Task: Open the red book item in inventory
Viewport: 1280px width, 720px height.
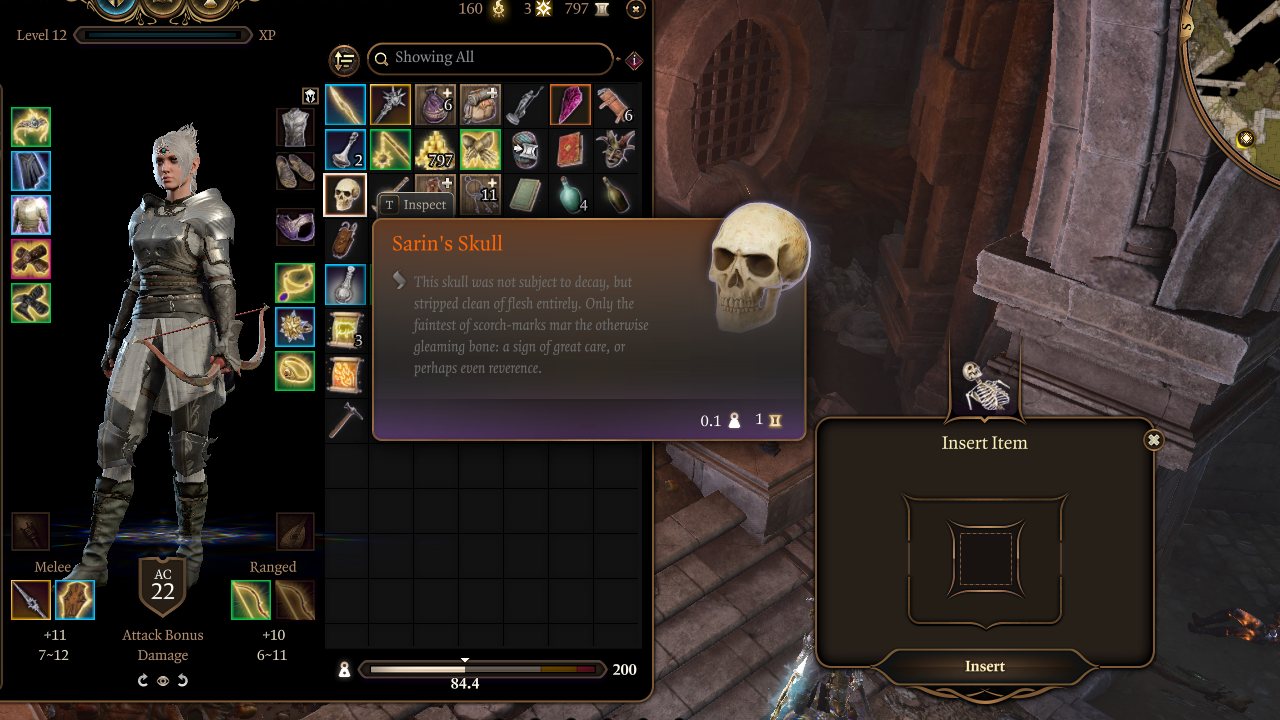Action: tap(570, 150)
